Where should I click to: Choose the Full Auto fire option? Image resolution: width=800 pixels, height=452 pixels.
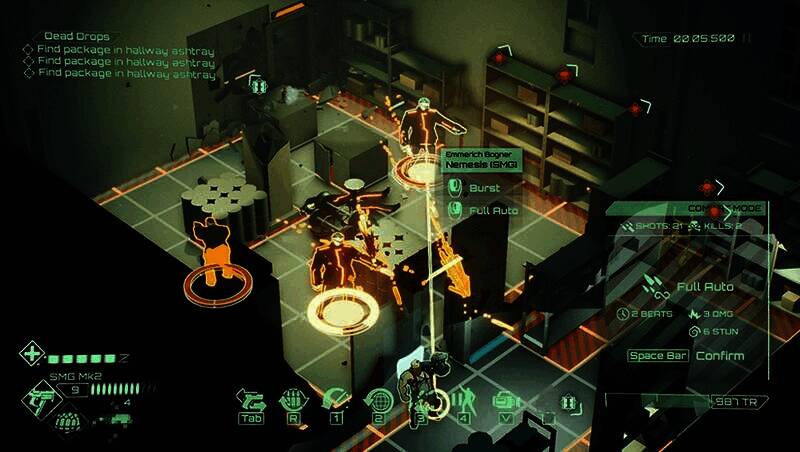490,211
